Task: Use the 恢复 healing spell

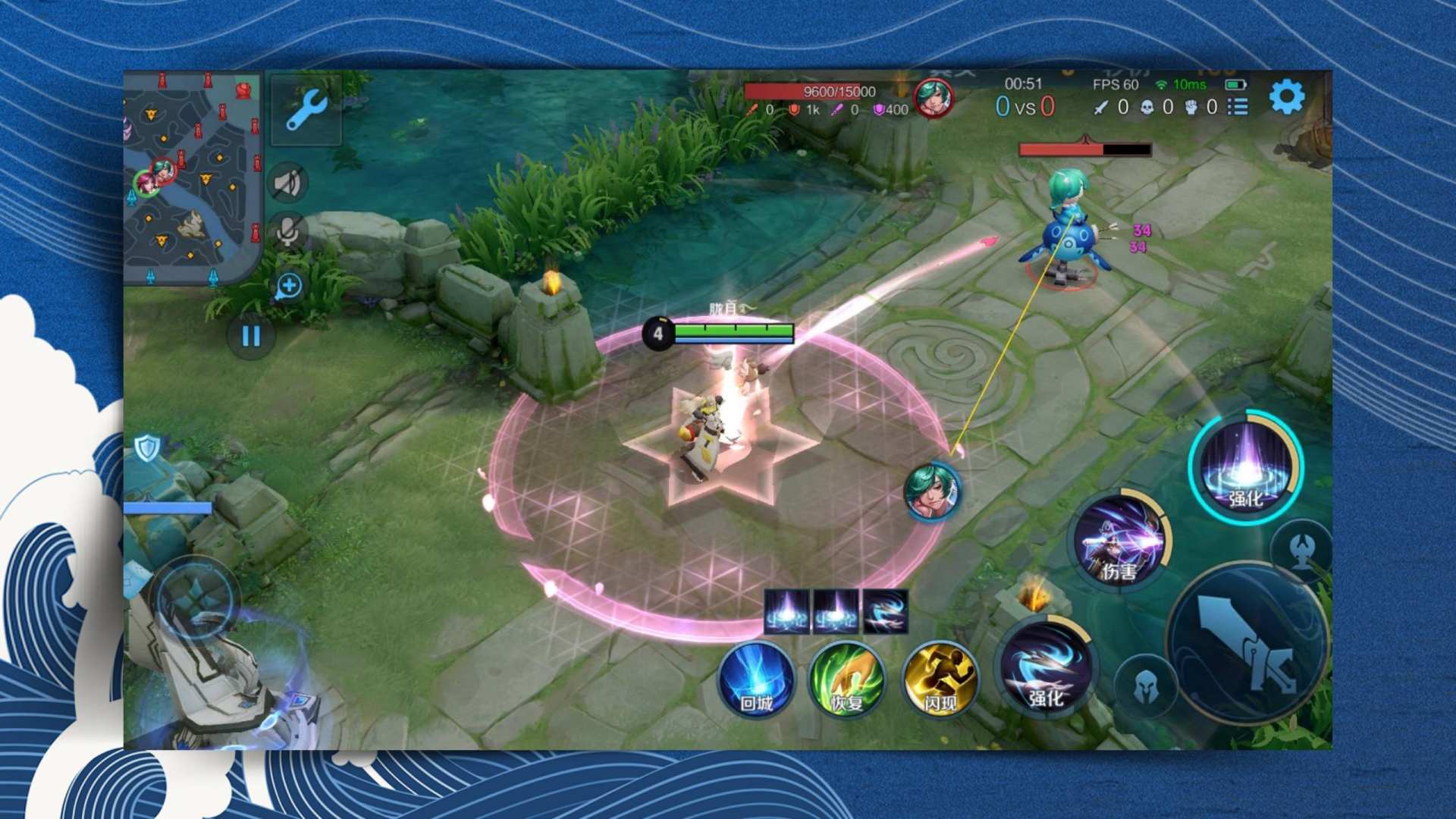Action: tap(846, 681)
